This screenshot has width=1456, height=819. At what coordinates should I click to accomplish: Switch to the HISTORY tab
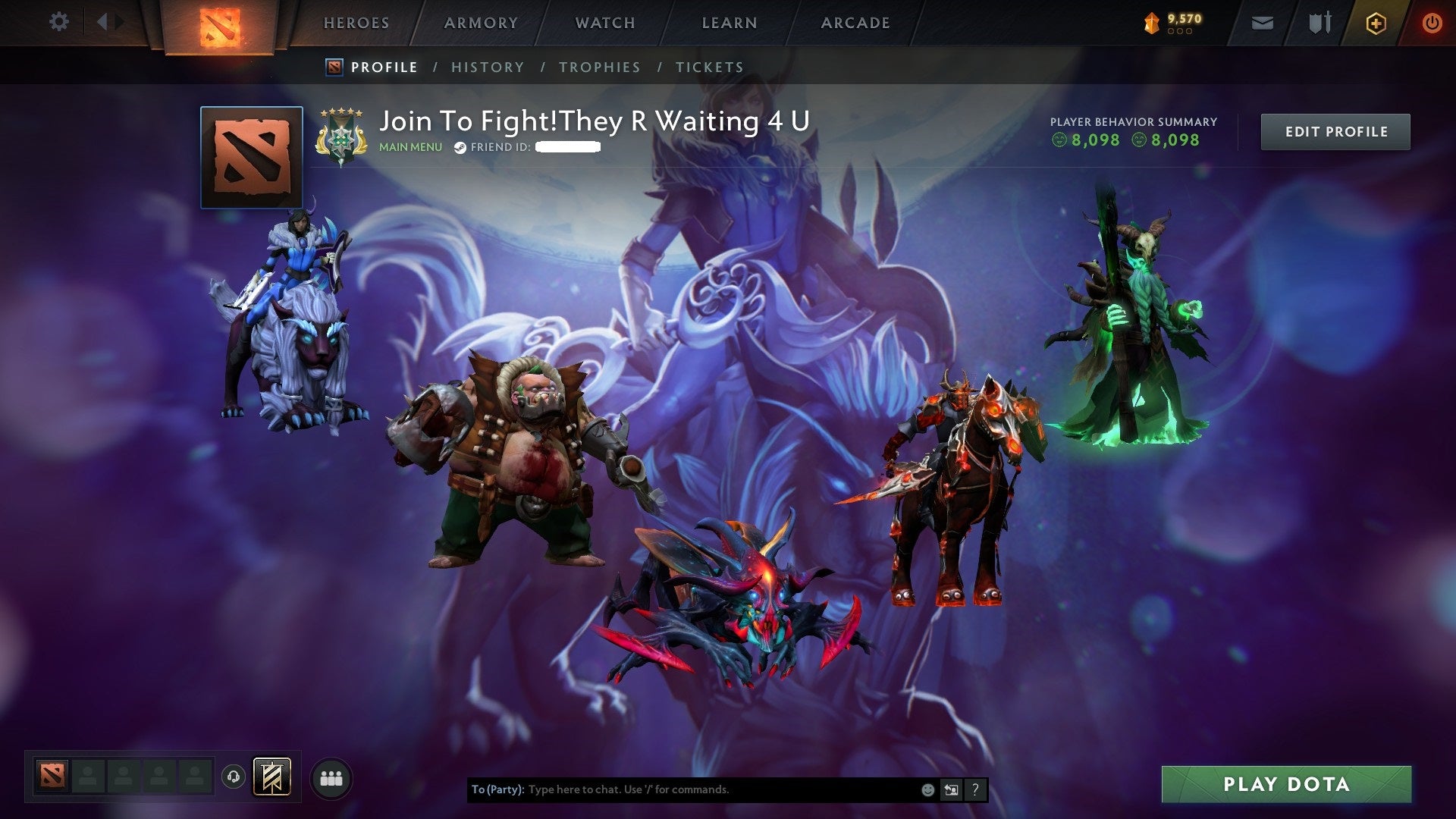click(487, 67)
